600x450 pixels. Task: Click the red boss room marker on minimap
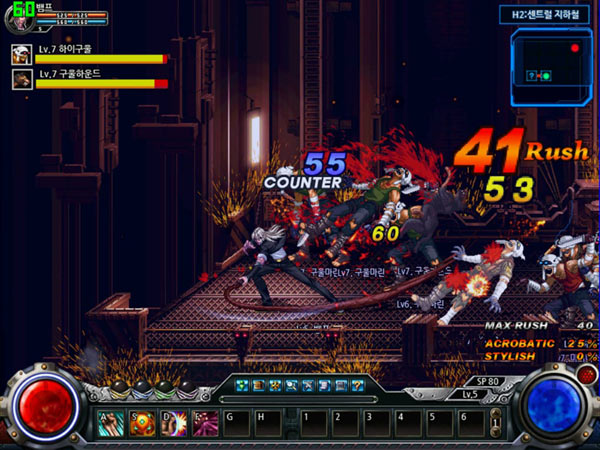(575, 47)
